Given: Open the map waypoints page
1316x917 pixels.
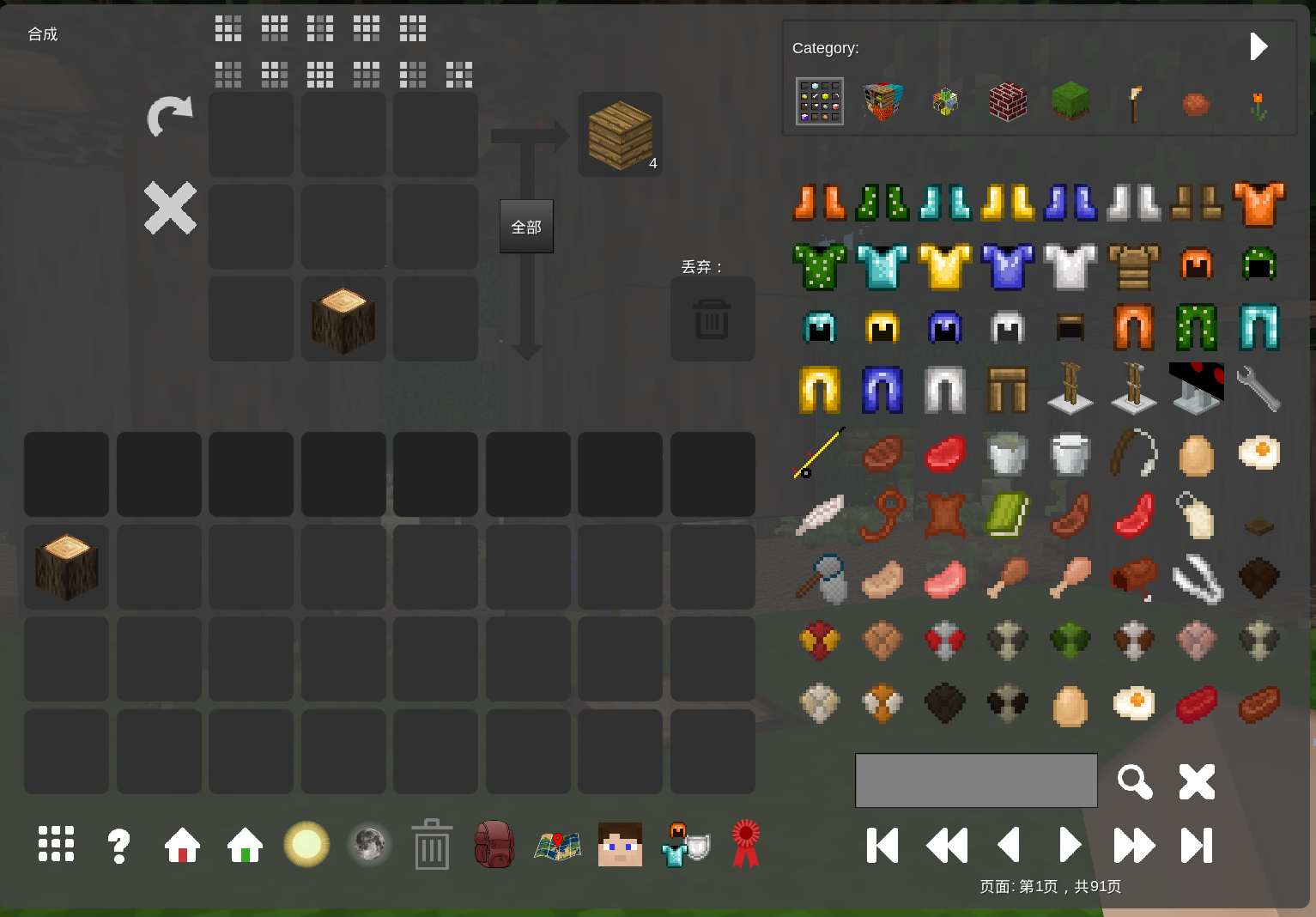Looking at the screenshot, I should tap(557, 846).
